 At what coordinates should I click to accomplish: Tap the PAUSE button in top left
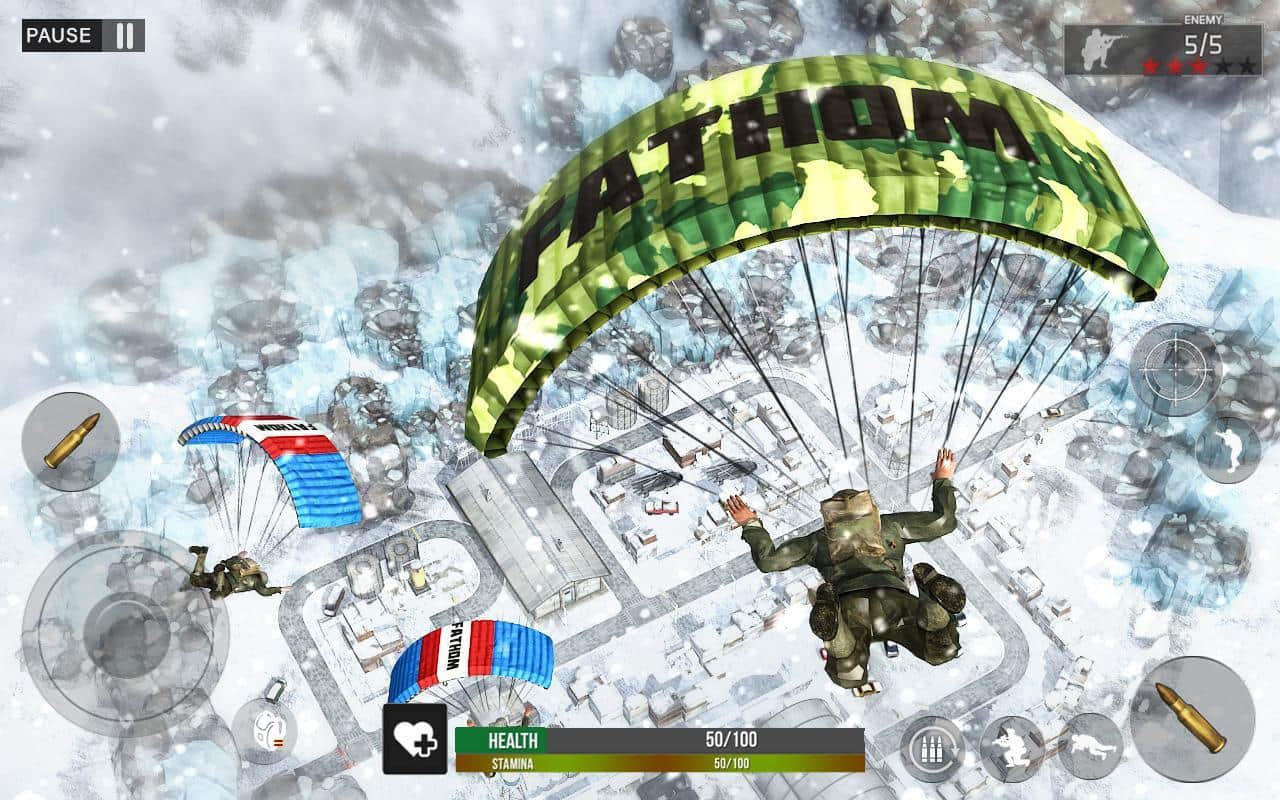60,34
